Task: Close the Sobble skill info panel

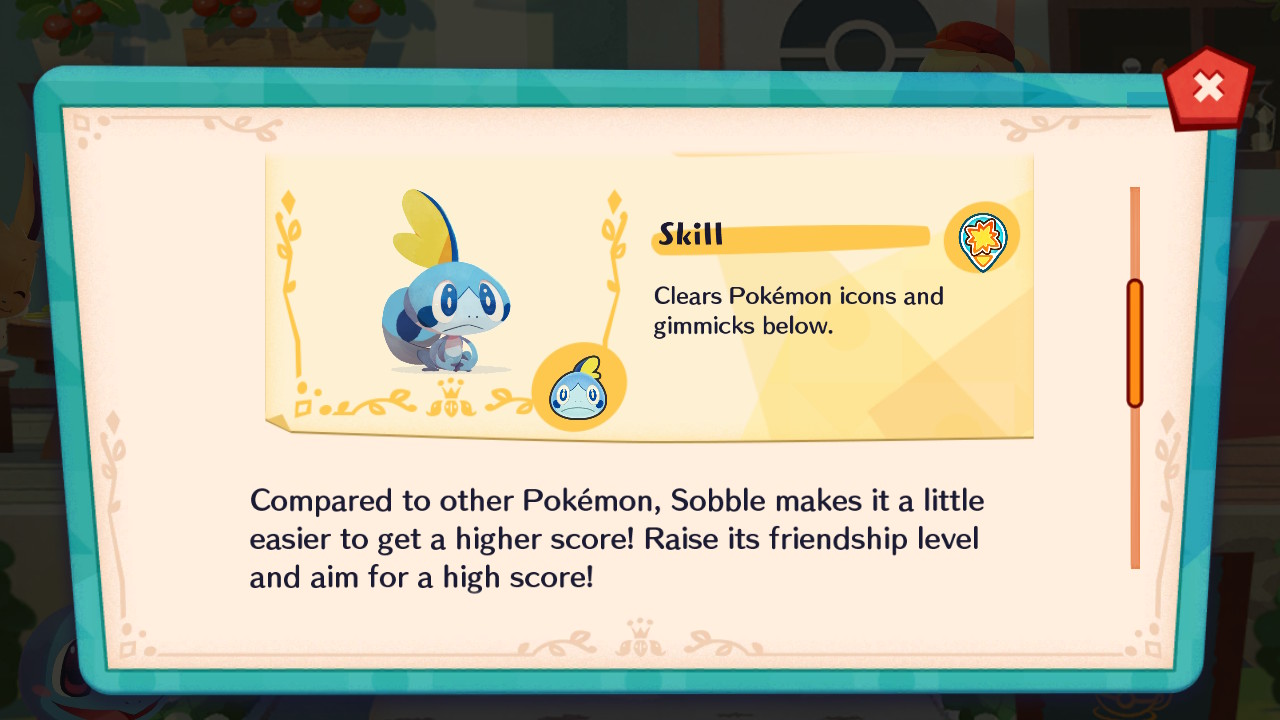Action: [x=1209, y=88]
